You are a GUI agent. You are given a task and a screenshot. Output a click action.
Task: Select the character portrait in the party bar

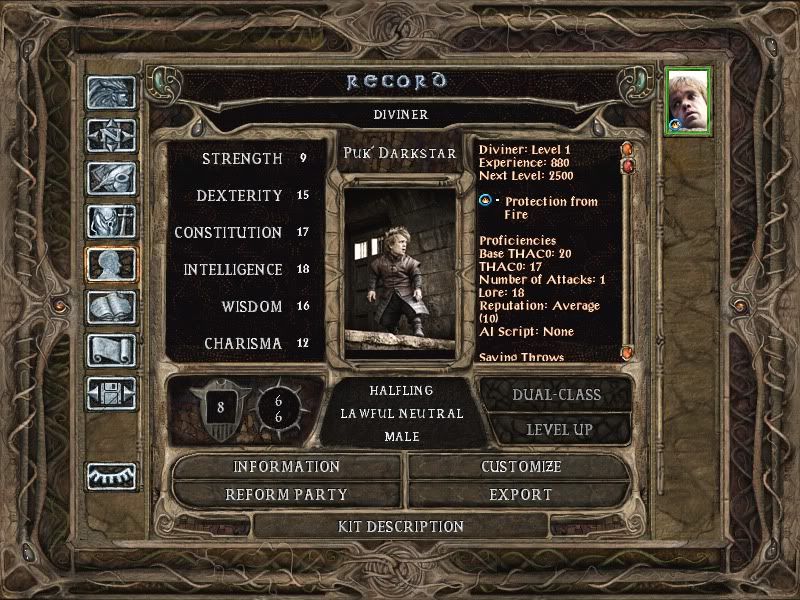689,102
